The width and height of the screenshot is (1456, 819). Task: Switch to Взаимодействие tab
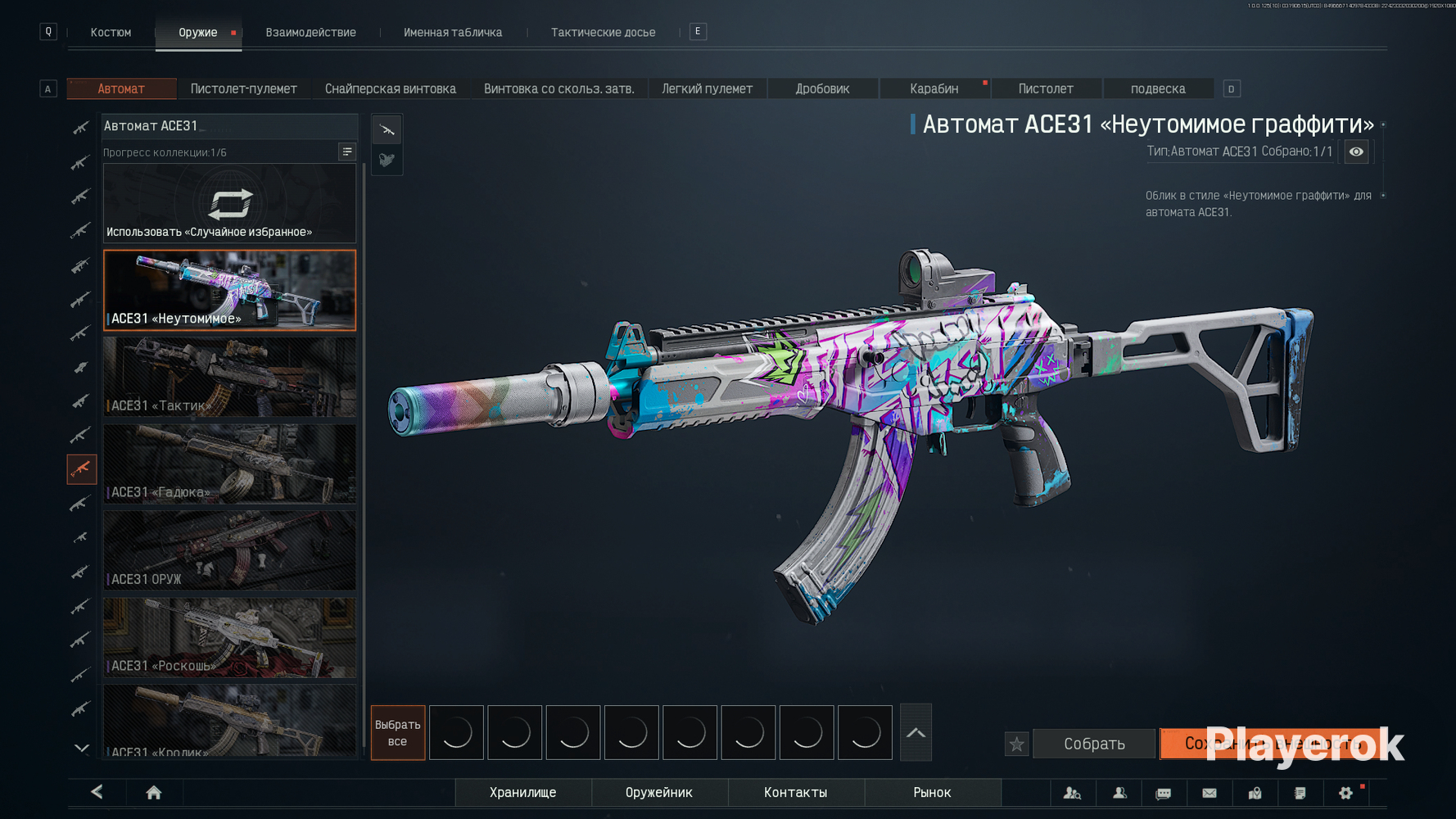(310, 33)
